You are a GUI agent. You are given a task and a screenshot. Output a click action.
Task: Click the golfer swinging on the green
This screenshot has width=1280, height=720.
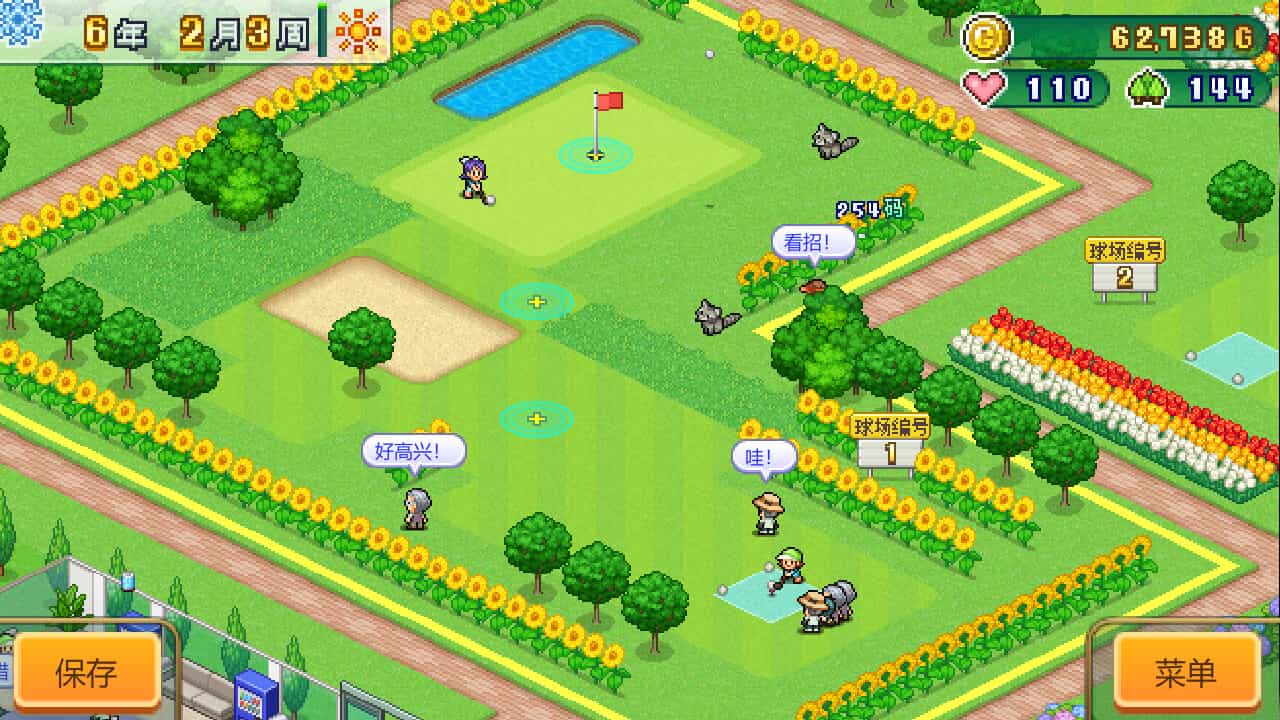[x=474, y=177]
